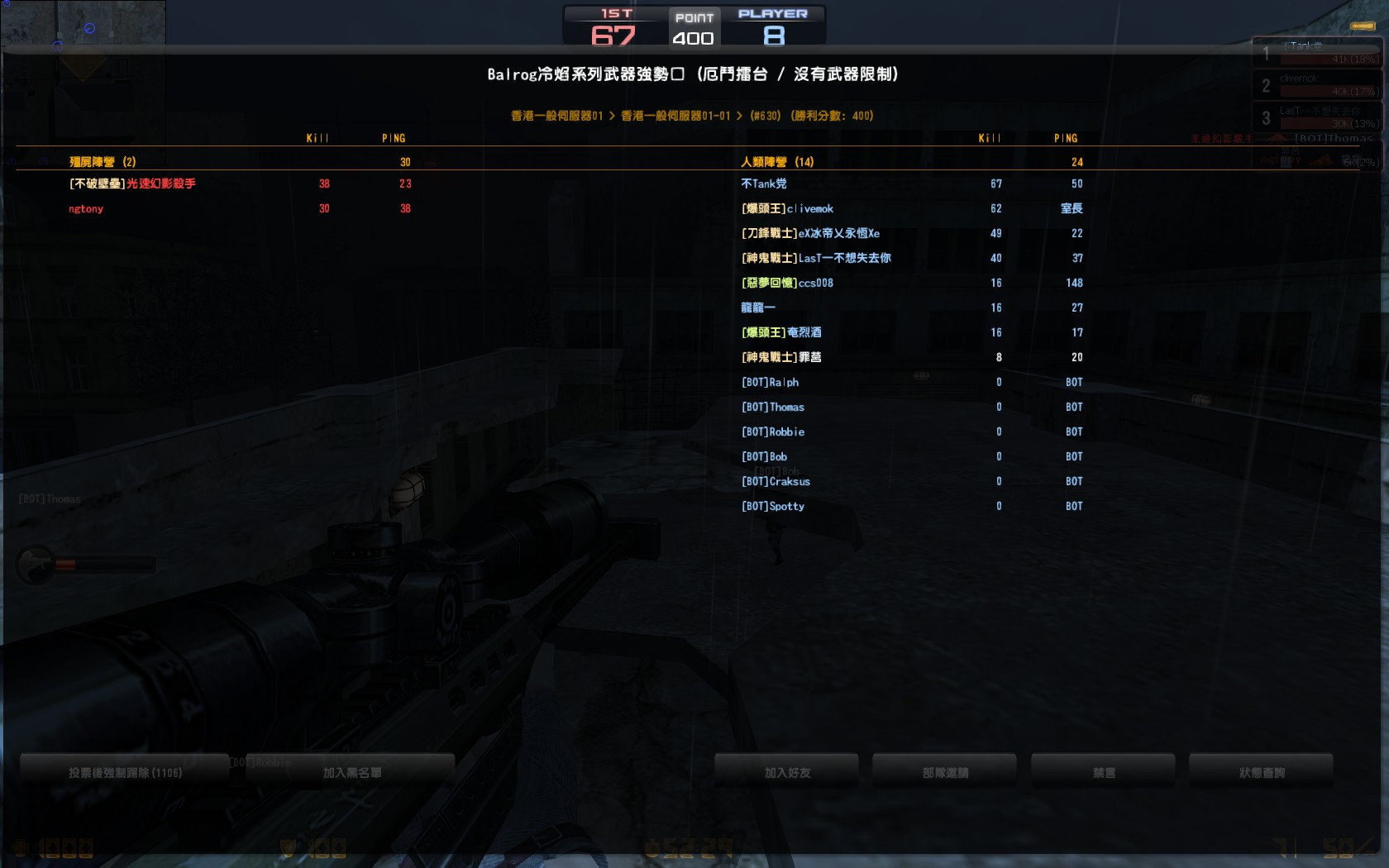Click the round timer clock icon at bottom
The height and width of the screenshot is (868, 1389).
click(x=652, y=848)
